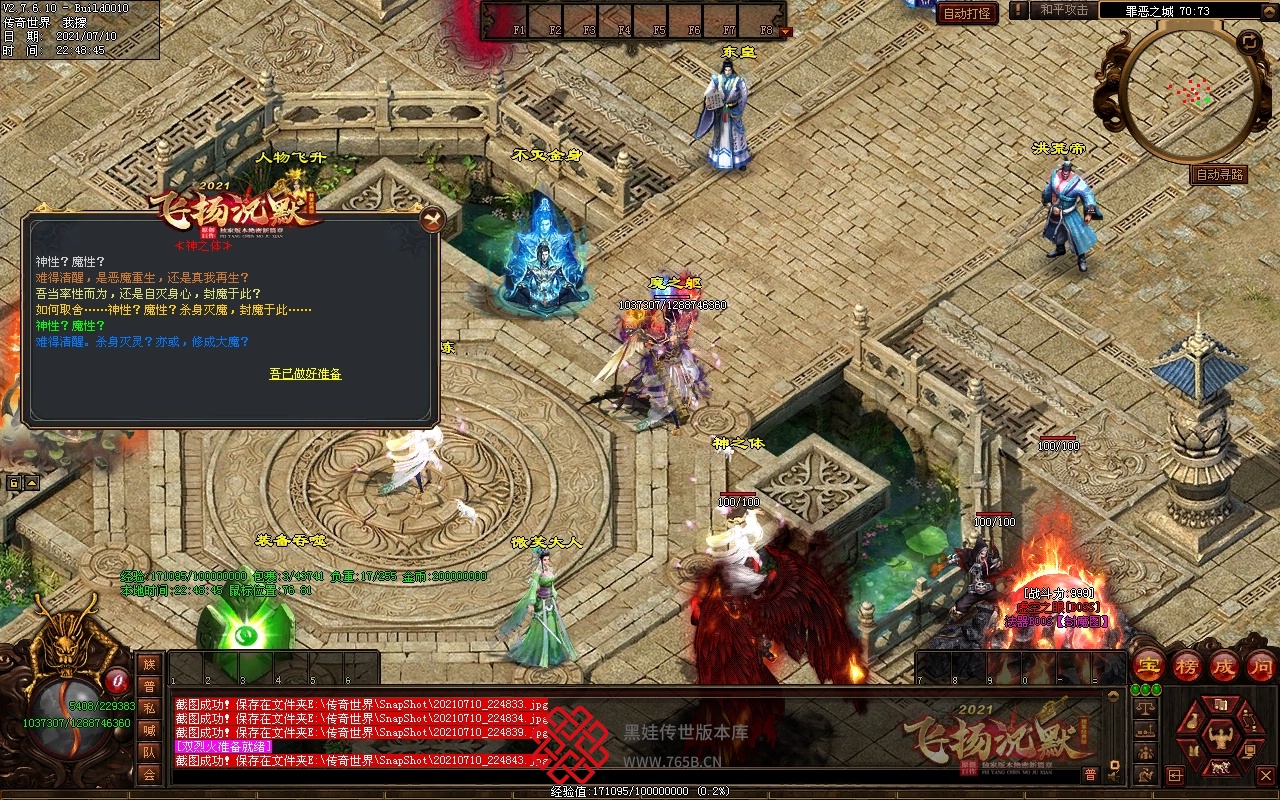Click the minimap's refresh arrows button
This screenshot has width=1280, height=800.
1249,42
